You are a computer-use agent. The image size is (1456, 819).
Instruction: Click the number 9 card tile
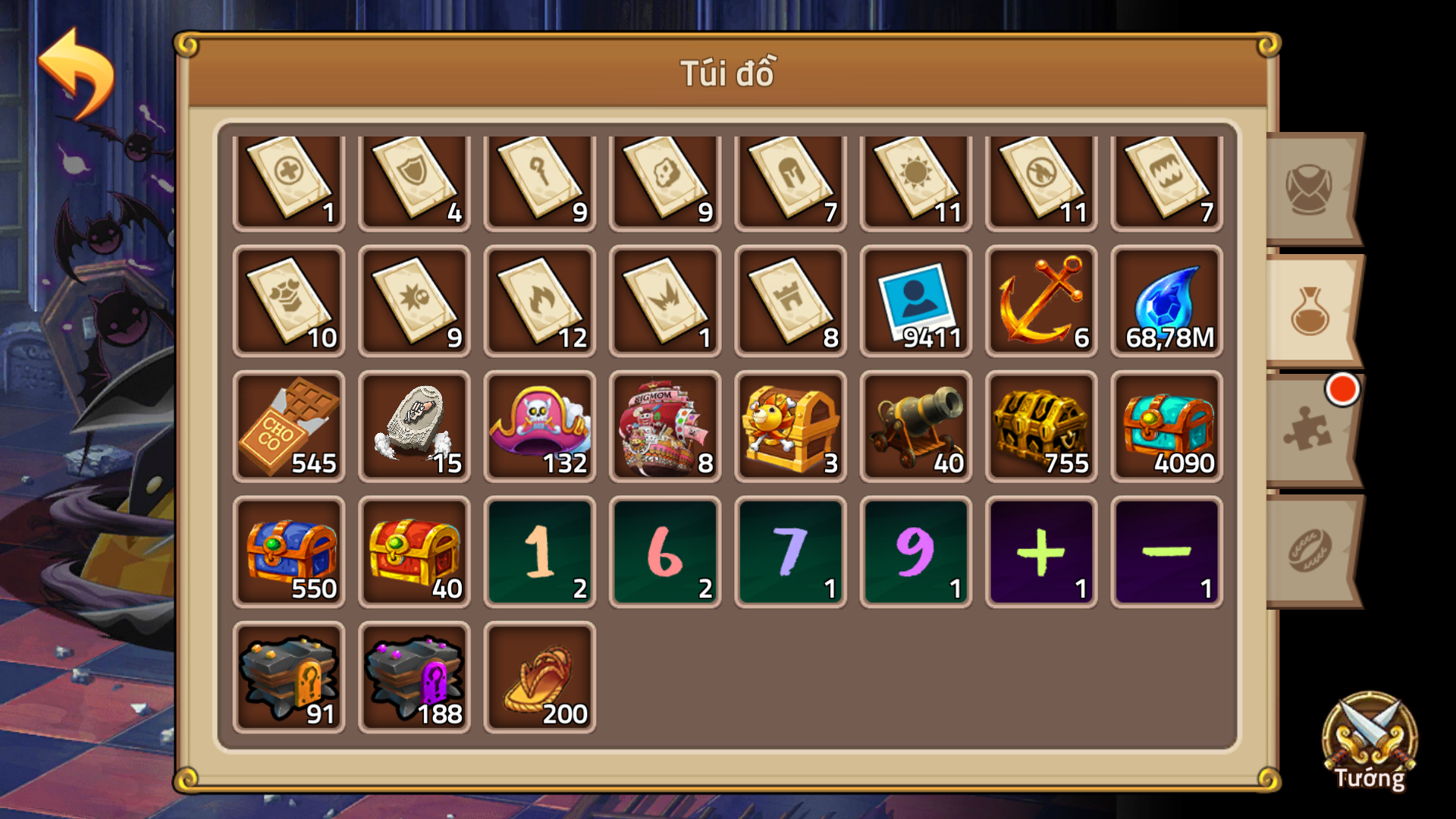(915, 551)
